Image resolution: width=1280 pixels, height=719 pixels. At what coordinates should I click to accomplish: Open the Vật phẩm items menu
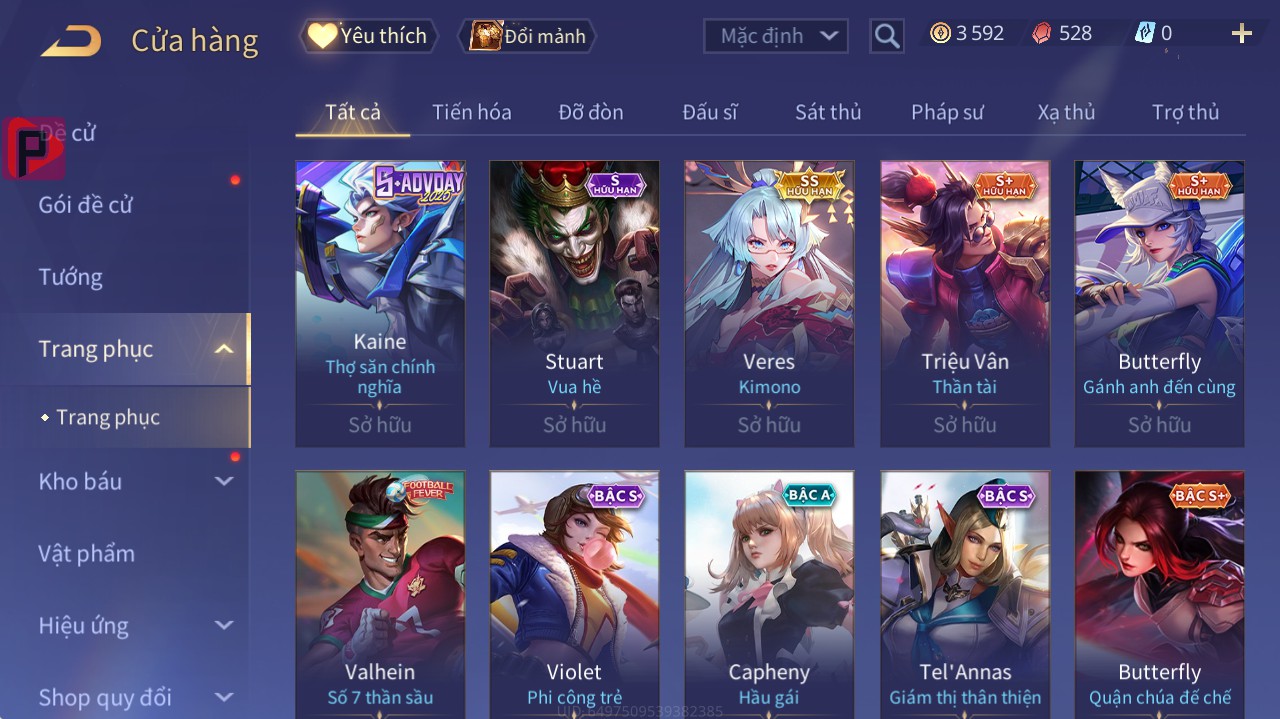coord(86,553)
